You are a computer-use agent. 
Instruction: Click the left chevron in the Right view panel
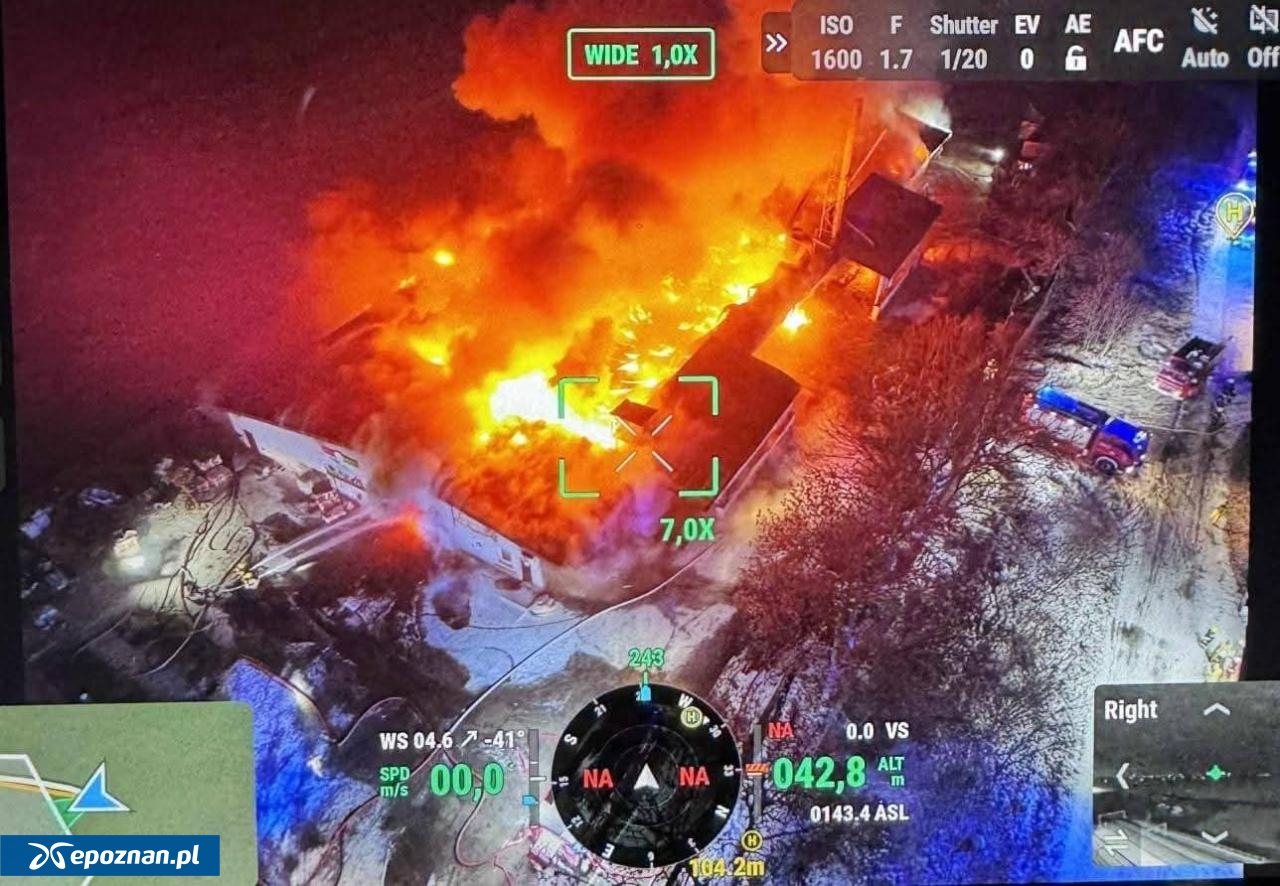click(x=1123, y=775)
